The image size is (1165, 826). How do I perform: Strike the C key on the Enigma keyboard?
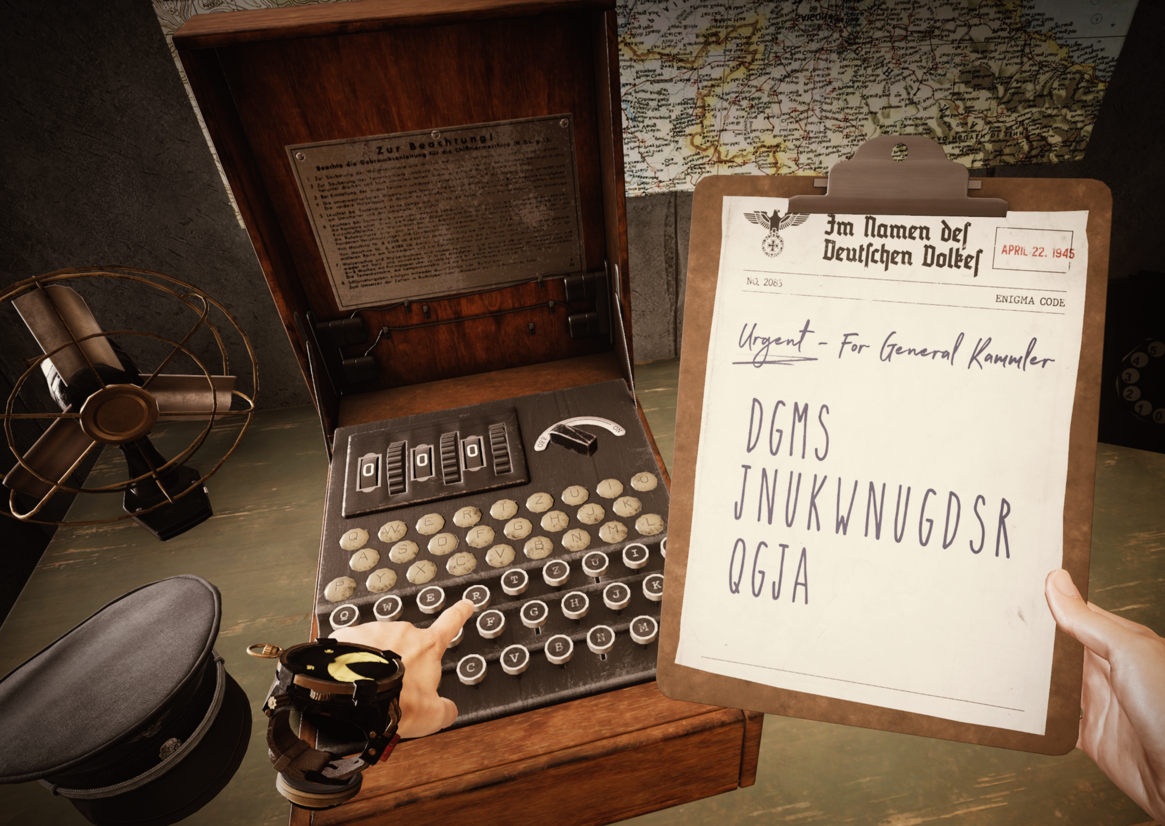click(x=473, y=667)
